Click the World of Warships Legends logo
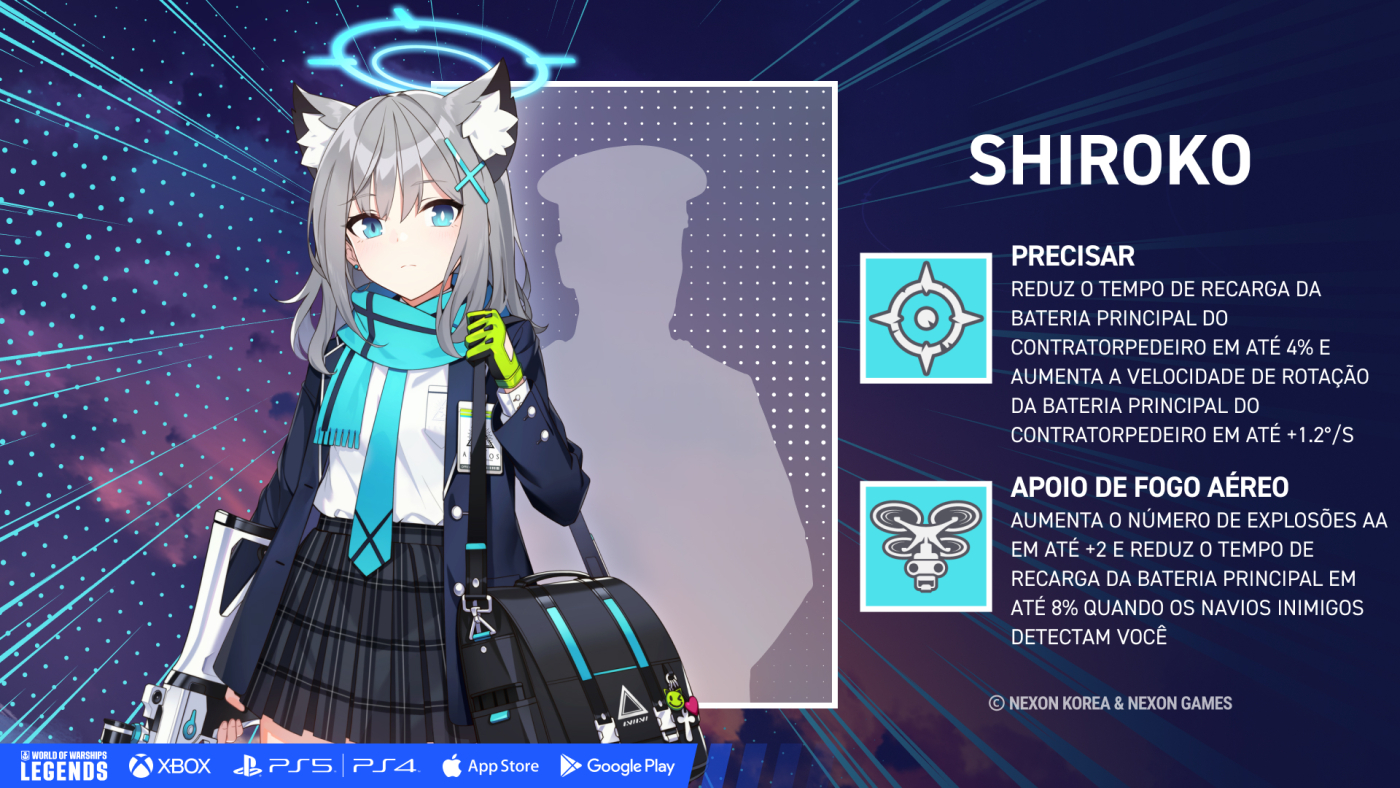 [64, 765]
